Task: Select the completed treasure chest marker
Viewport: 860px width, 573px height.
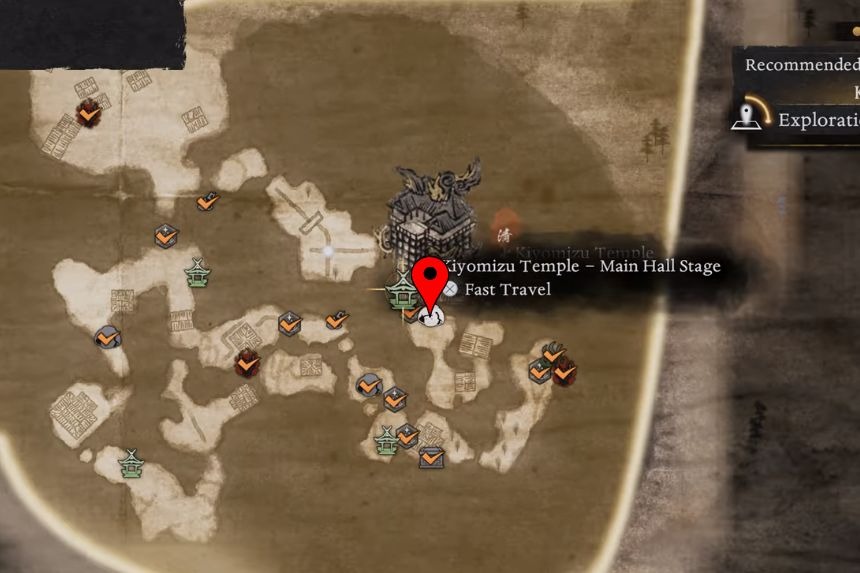Action: pos(432,457)
